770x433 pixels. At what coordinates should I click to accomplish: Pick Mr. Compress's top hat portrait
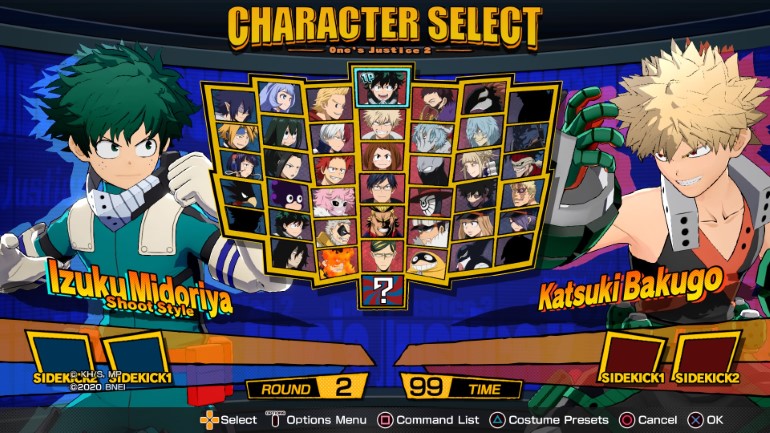click(430, 200)
